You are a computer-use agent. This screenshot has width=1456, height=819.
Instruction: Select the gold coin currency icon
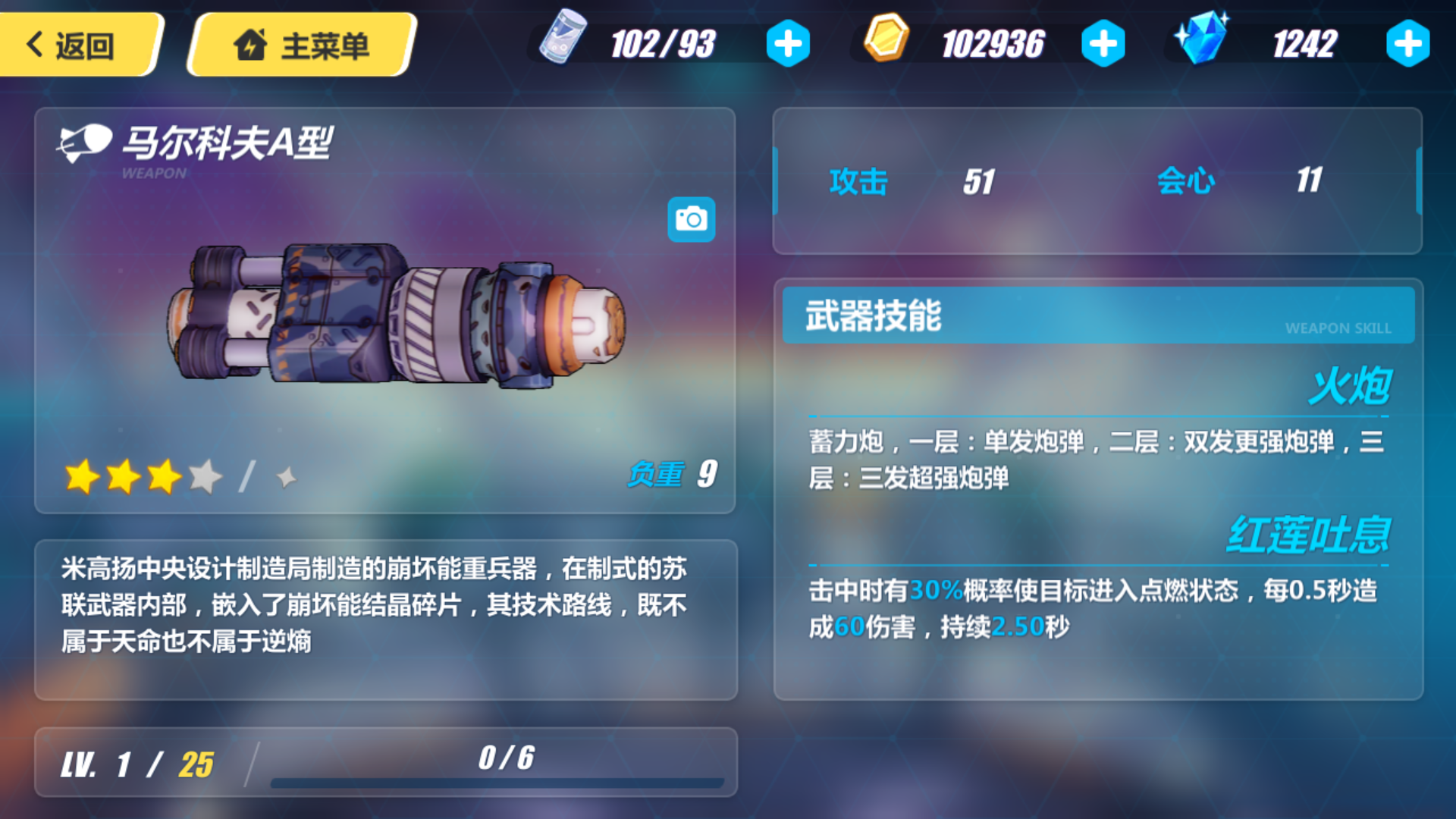tap(889, 42)
